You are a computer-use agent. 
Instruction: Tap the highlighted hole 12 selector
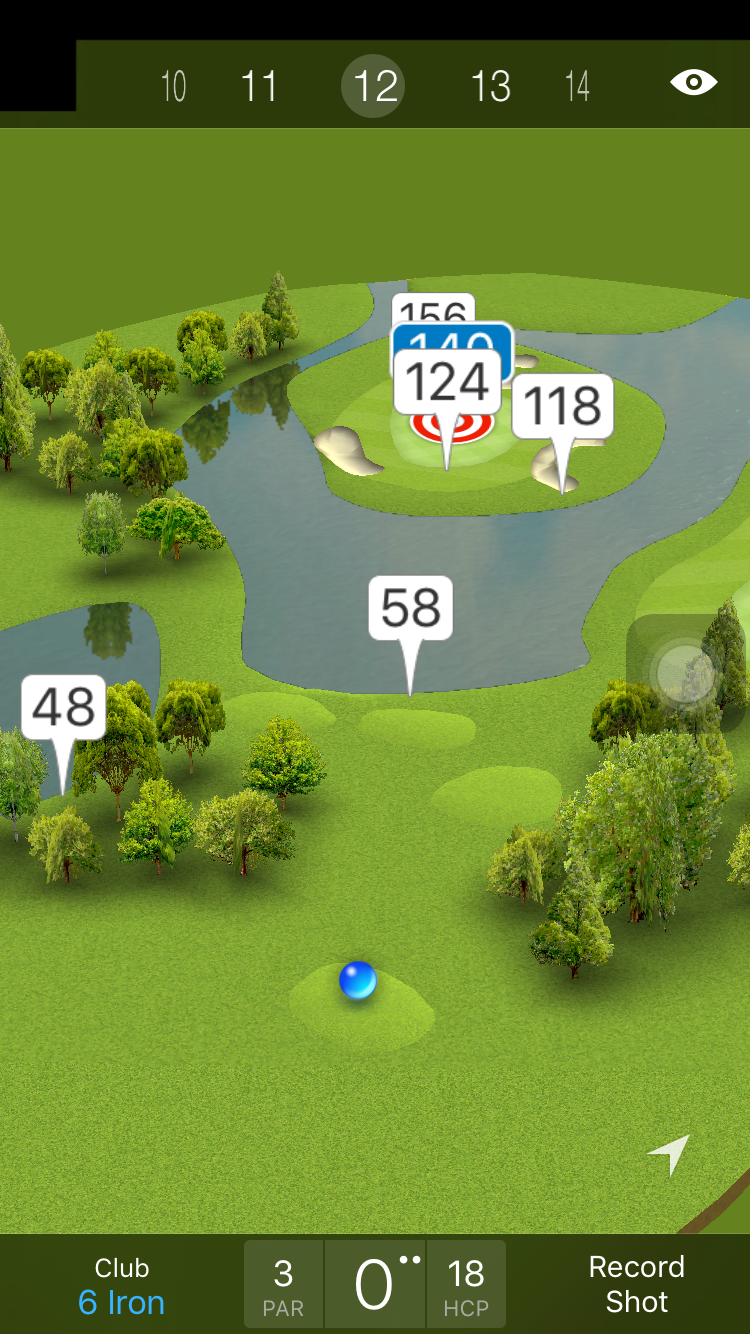tap(374, 86)
